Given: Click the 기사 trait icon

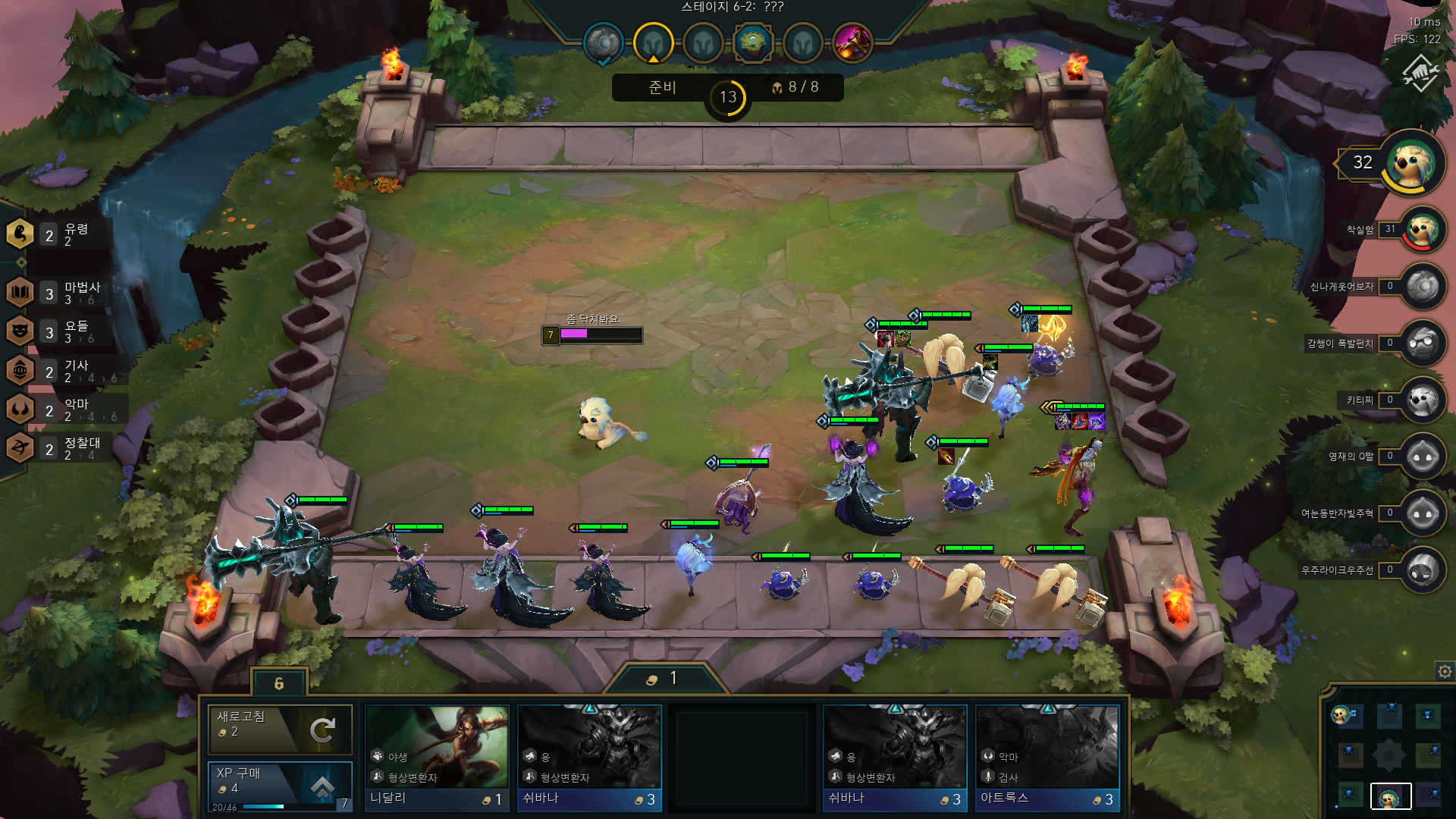Looking at the screenshot, I should [x=19, y=369].
